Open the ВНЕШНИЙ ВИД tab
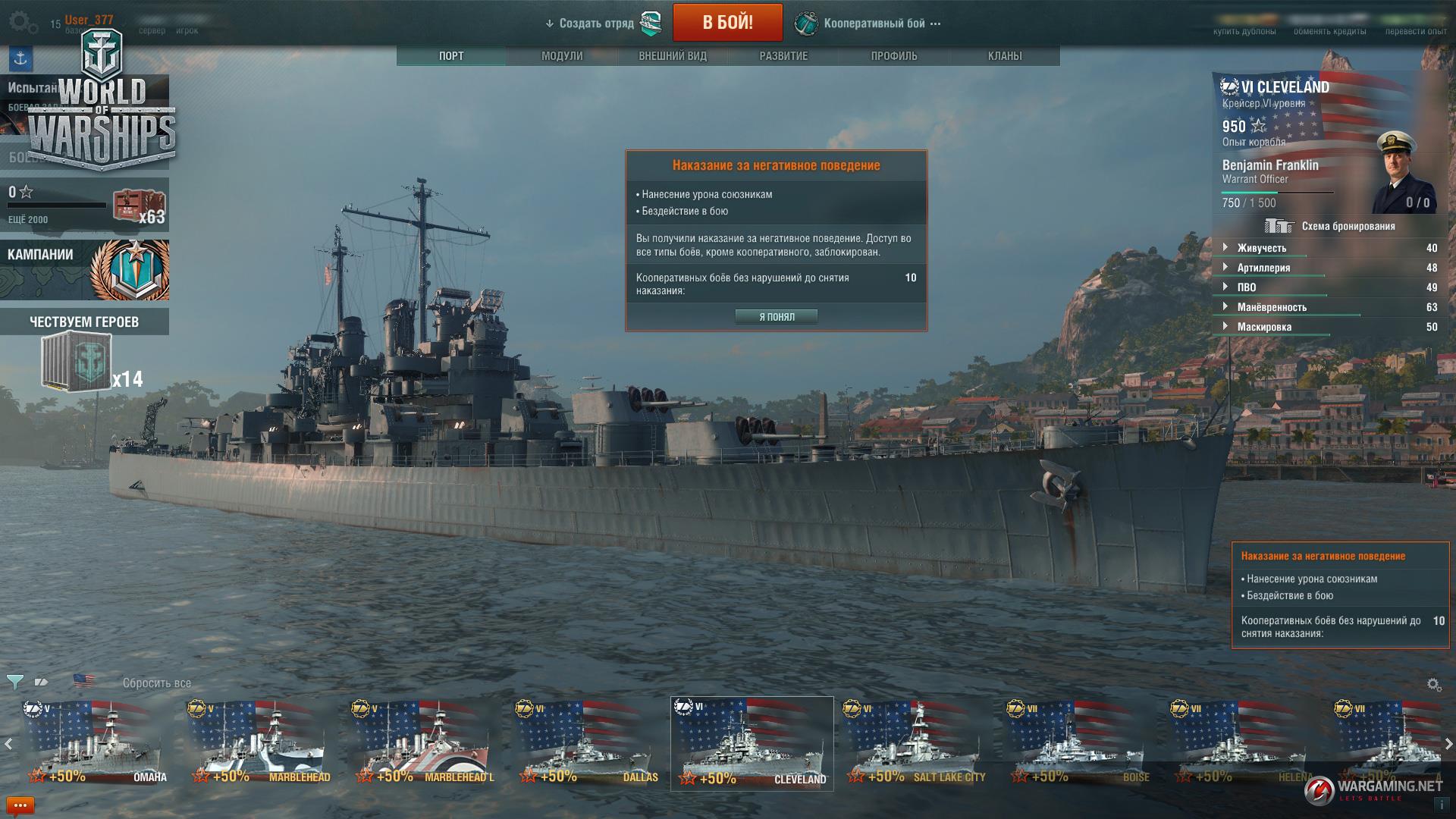This screenshot has width=1456, height=819. [673, 56]
